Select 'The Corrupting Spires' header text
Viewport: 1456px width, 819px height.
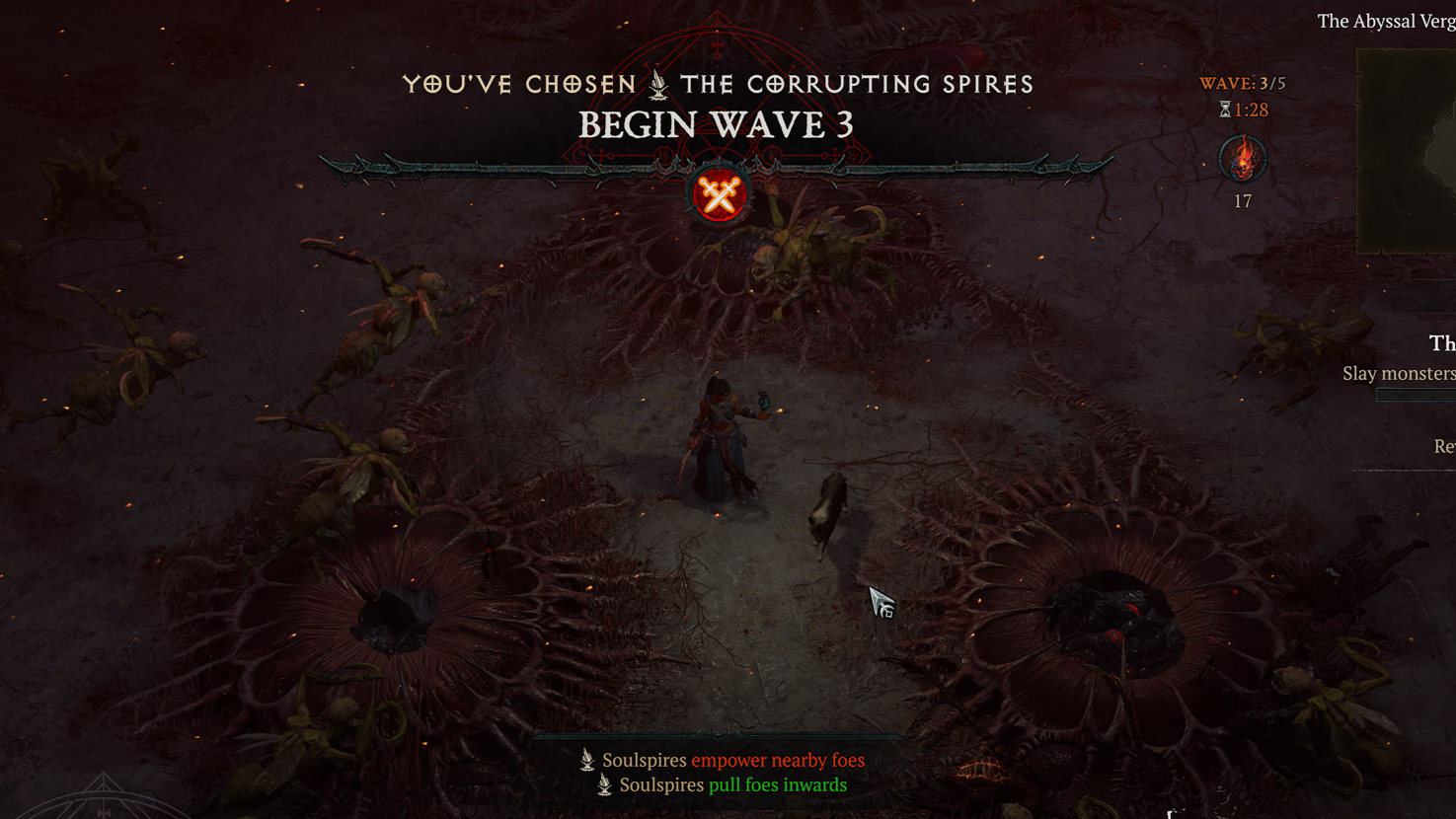pyautogui.click(x=855, y=84)
